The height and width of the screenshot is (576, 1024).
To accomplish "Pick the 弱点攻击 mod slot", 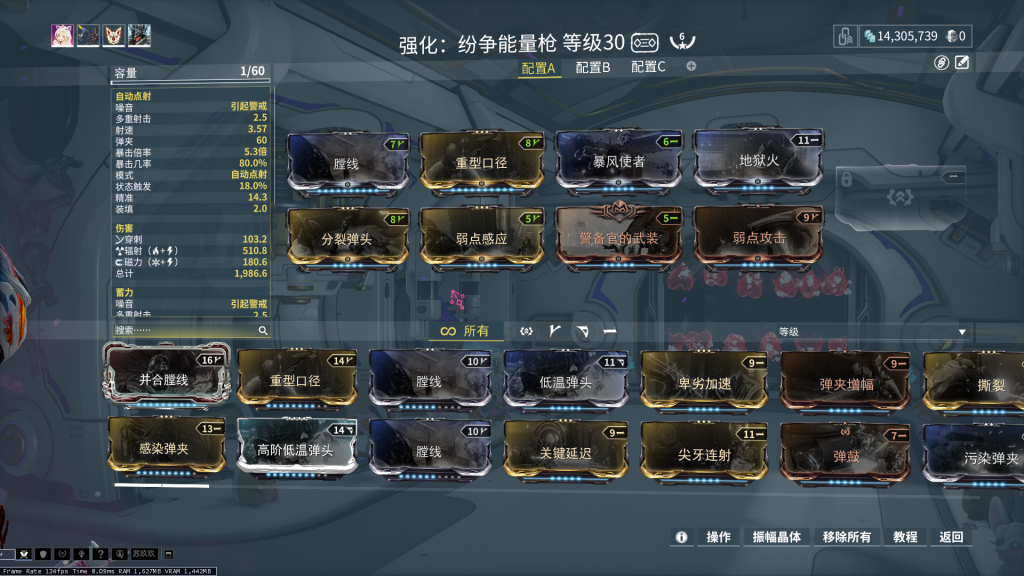I will coord(759,238).
